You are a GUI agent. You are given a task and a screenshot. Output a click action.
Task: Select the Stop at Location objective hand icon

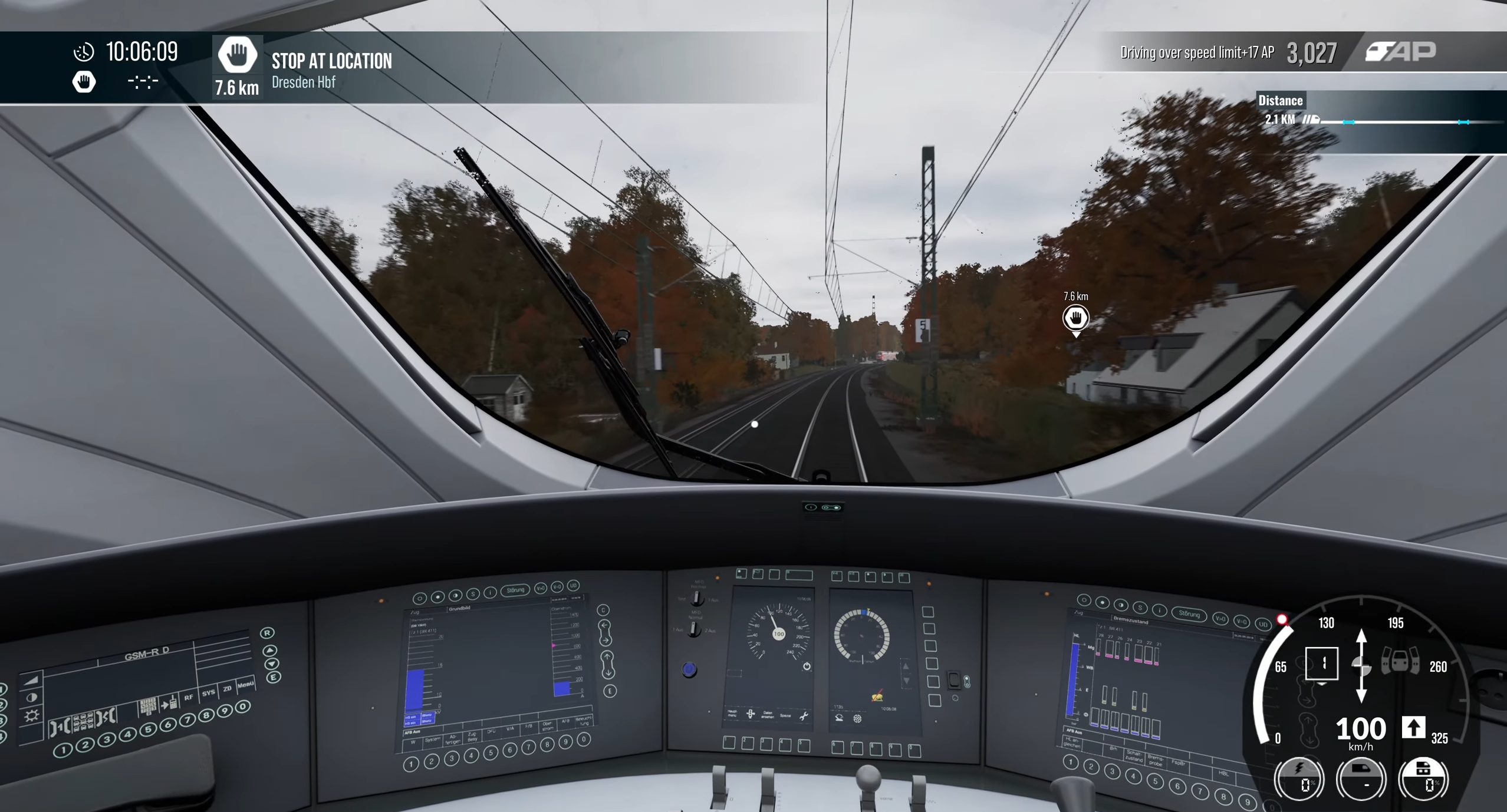tap(237, 55)
